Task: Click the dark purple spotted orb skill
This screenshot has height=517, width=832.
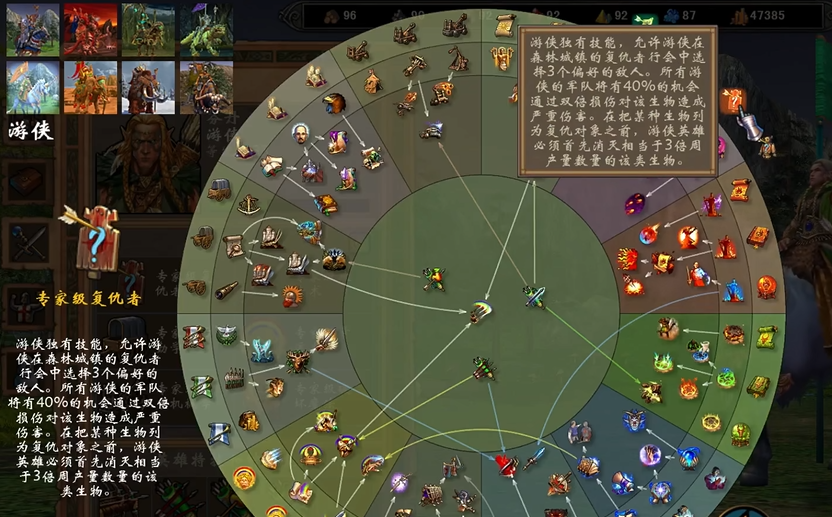Action: 635,203
